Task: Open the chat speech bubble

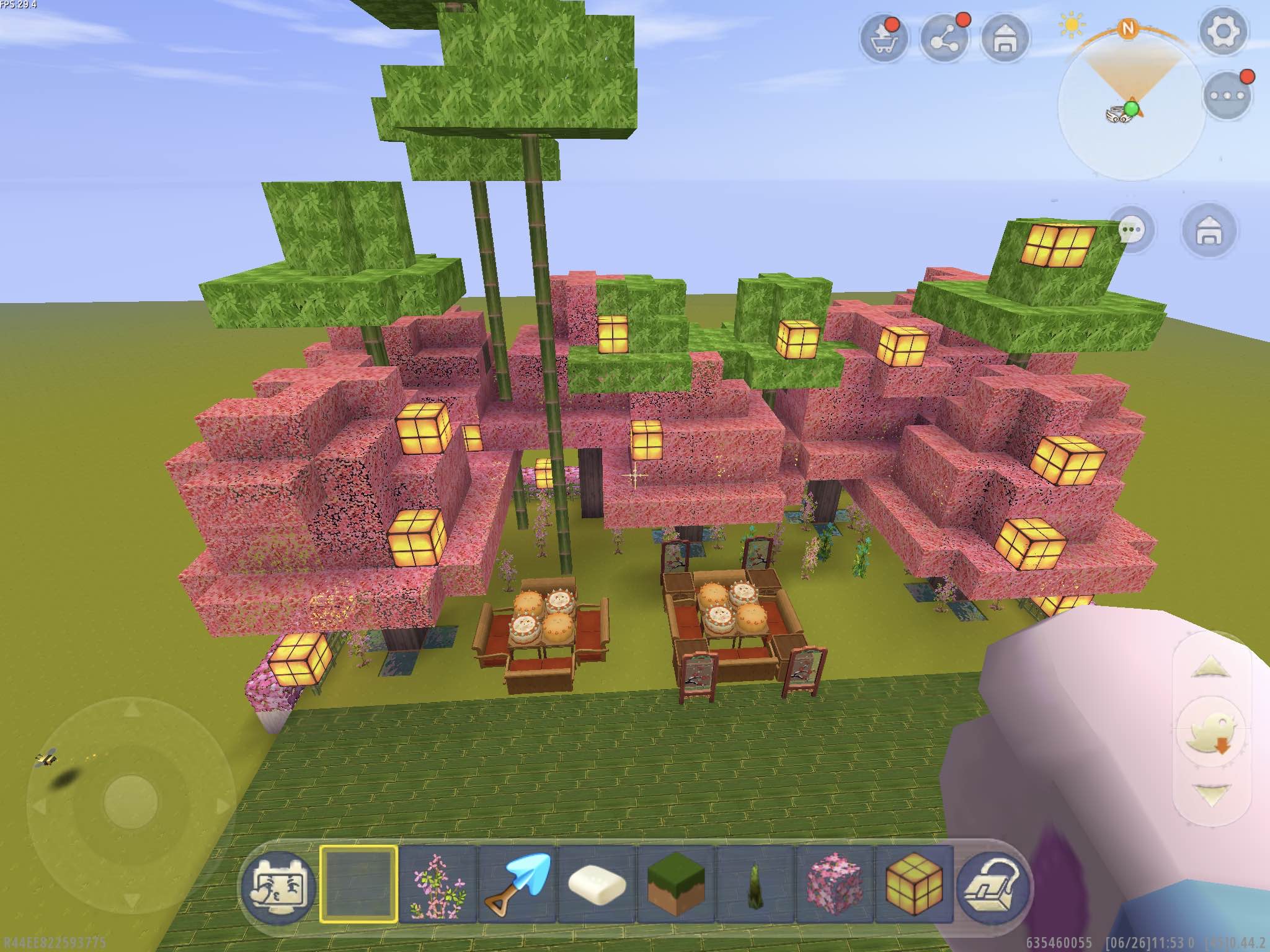Action: pyautogui.click(x=1132, y=231)
